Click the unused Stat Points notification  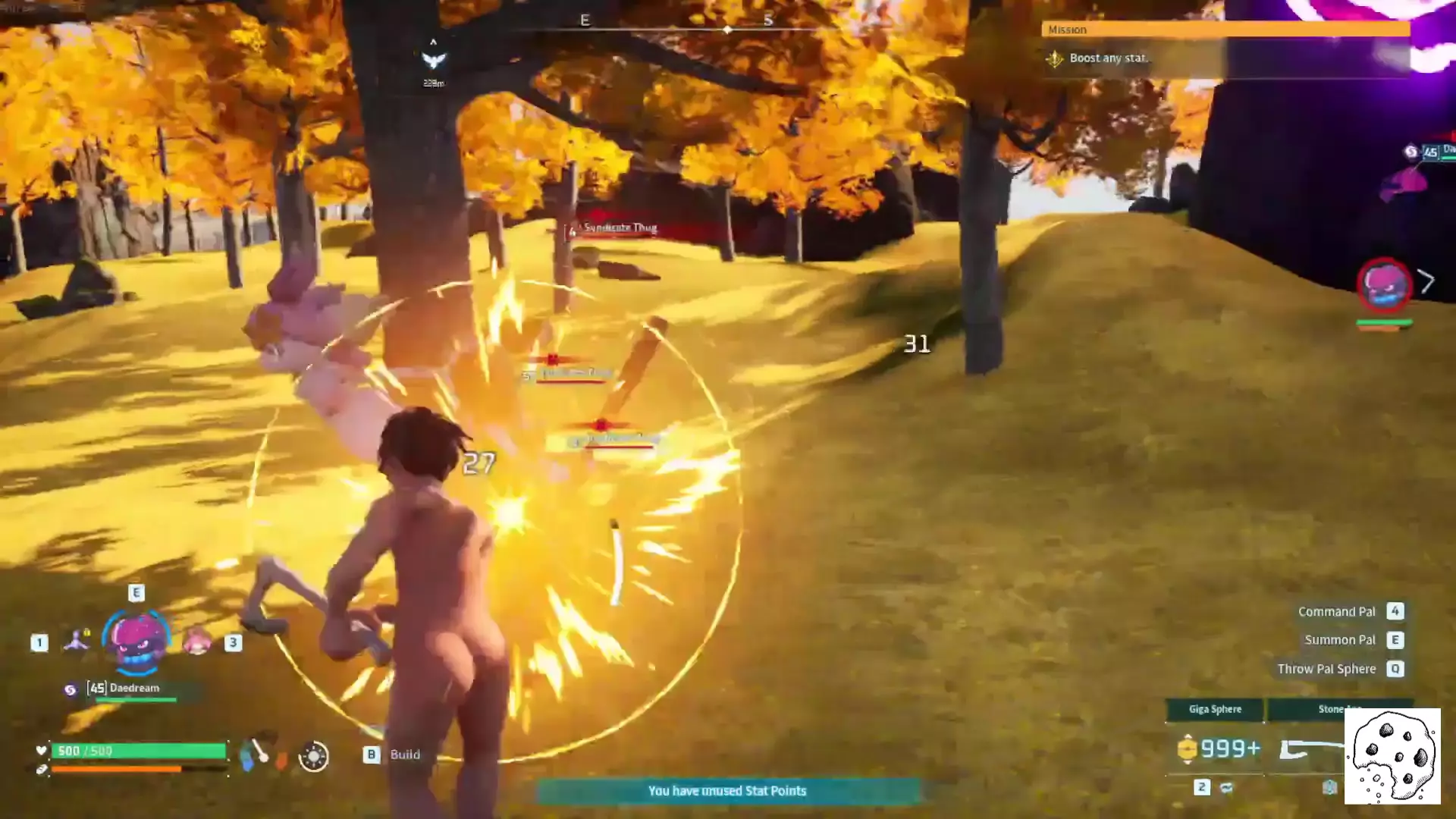click(727, 791)
